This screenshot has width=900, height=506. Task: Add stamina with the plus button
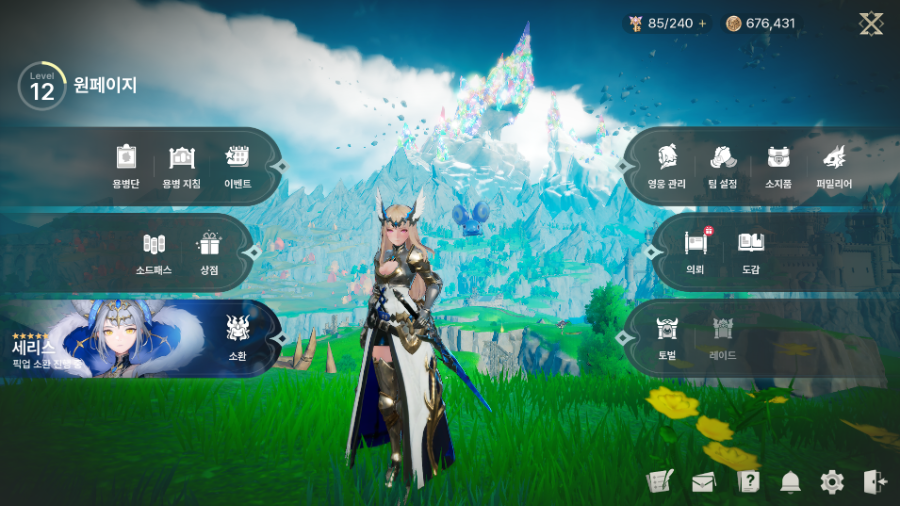coord(702,23)
